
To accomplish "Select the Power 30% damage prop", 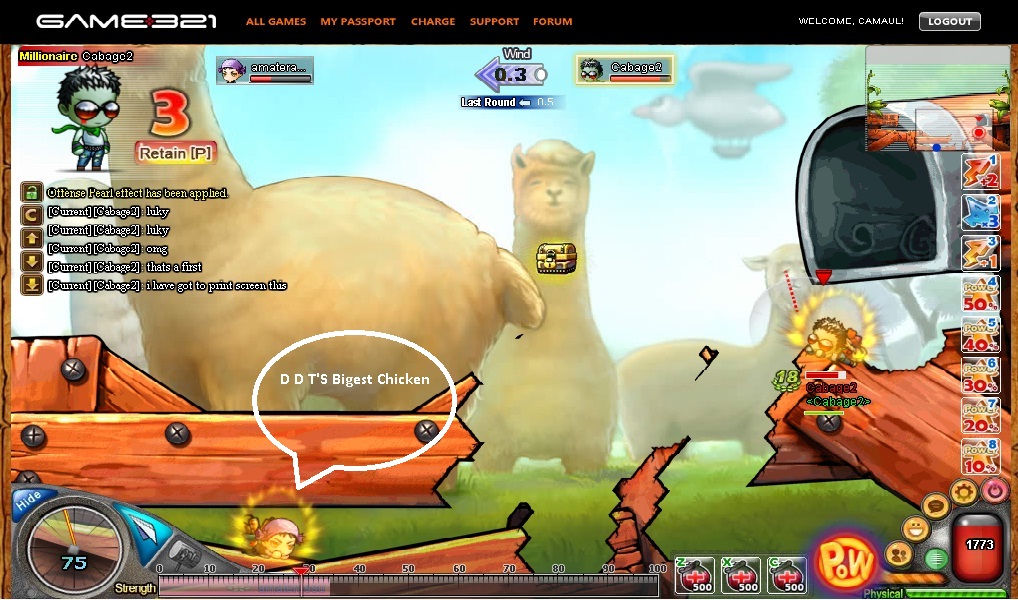I will pyautogui.click(x=980, y=376).
